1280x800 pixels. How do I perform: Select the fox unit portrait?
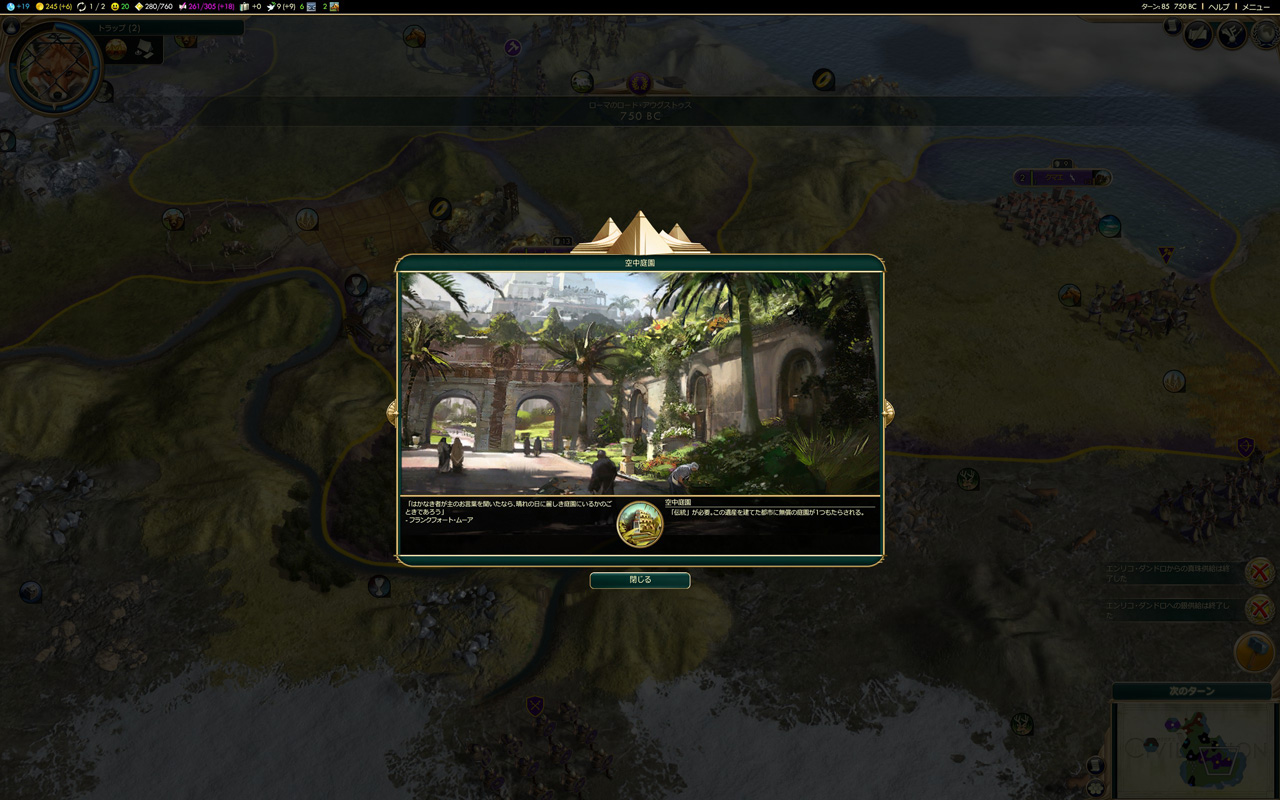(53, 68)
